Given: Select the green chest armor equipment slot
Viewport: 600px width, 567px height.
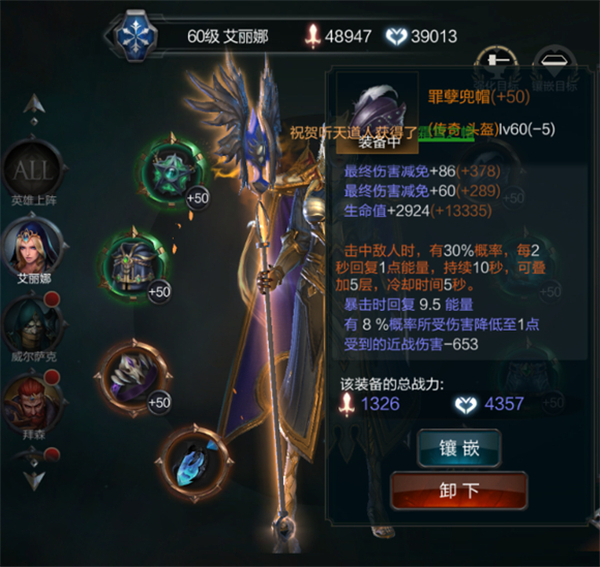Looking at the screenshot, I should [x=134, y=263].
